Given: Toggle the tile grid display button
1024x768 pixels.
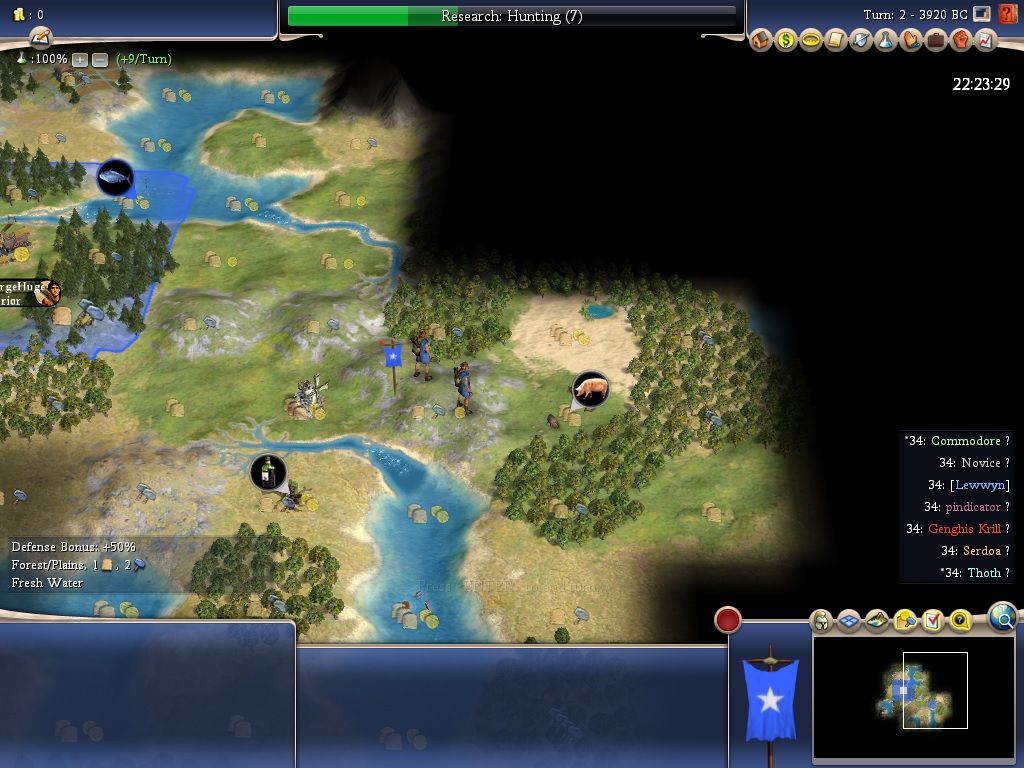Looking at the screenshot, I should pos(849,621).
